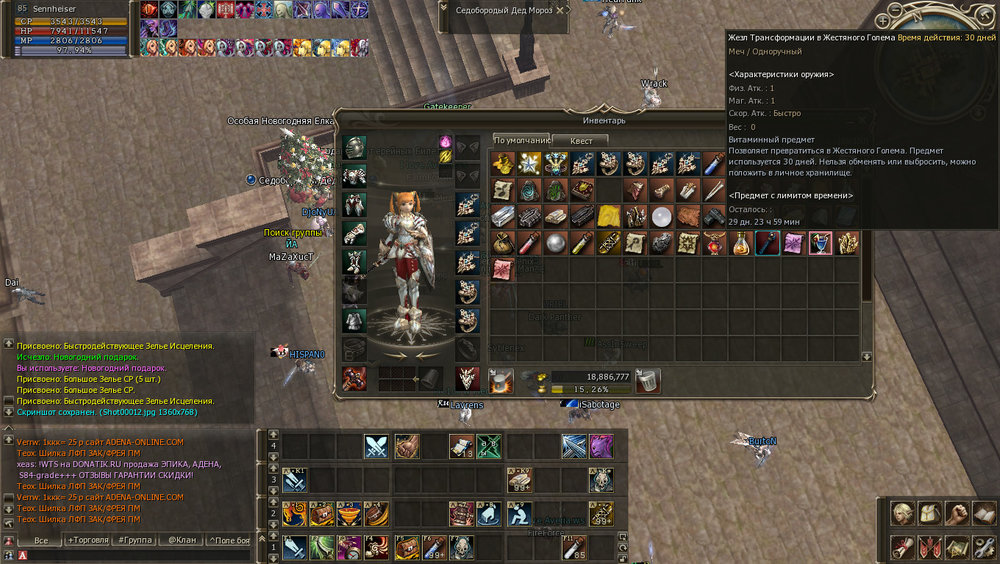
Task: Click the trash can delete button
Action: point(648,380)
